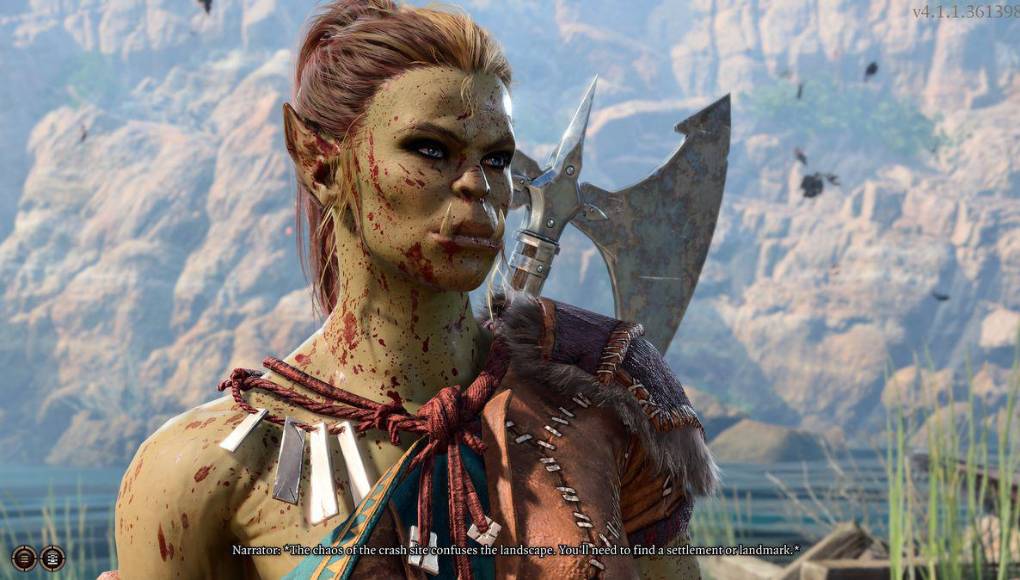Open the dialogue history log button
Screen dimensions: 1020x580
[x=24, y=558]
